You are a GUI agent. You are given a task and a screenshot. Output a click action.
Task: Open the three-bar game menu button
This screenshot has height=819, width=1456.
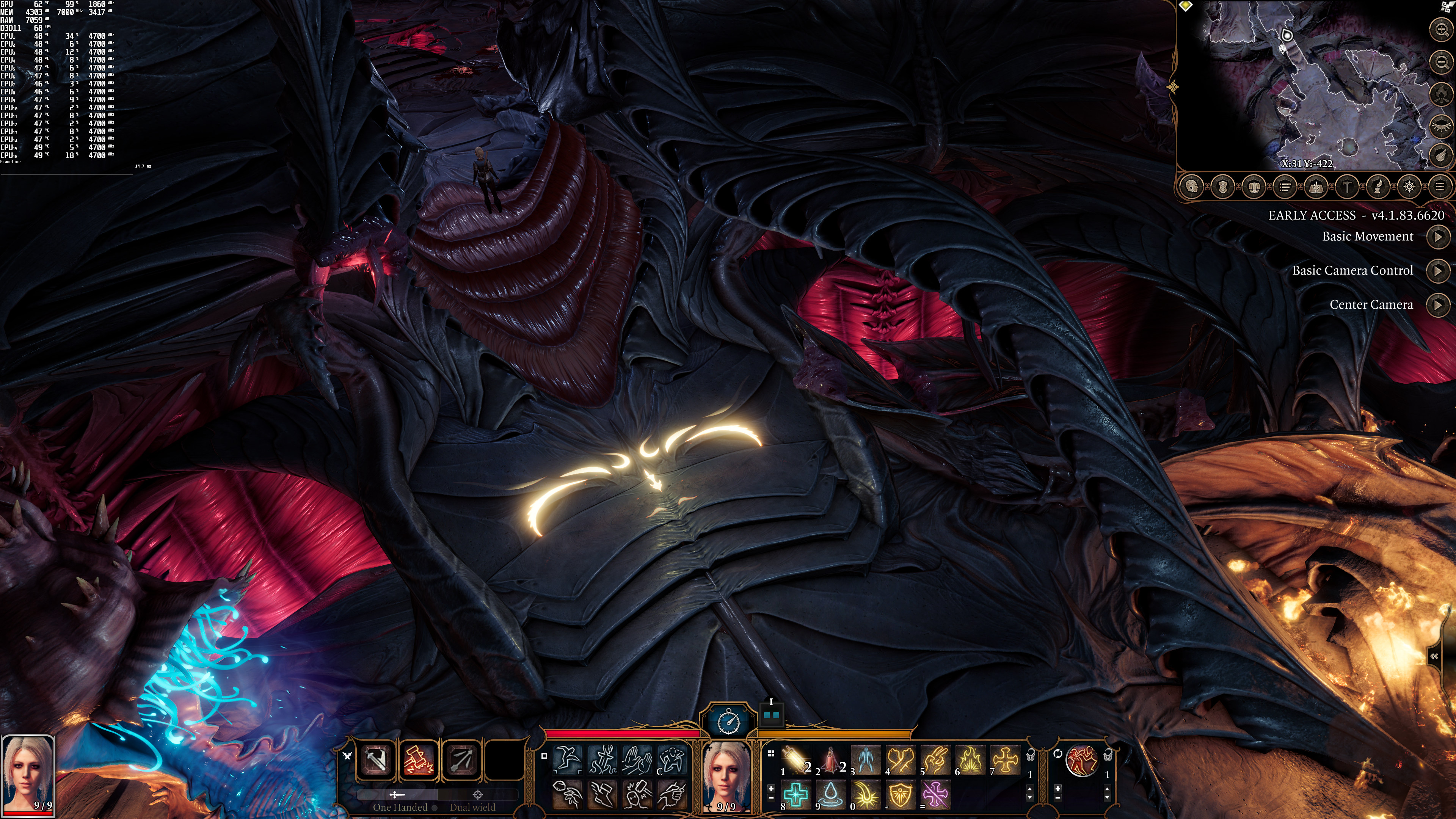pyautogui.click(x=1440, y=187)
